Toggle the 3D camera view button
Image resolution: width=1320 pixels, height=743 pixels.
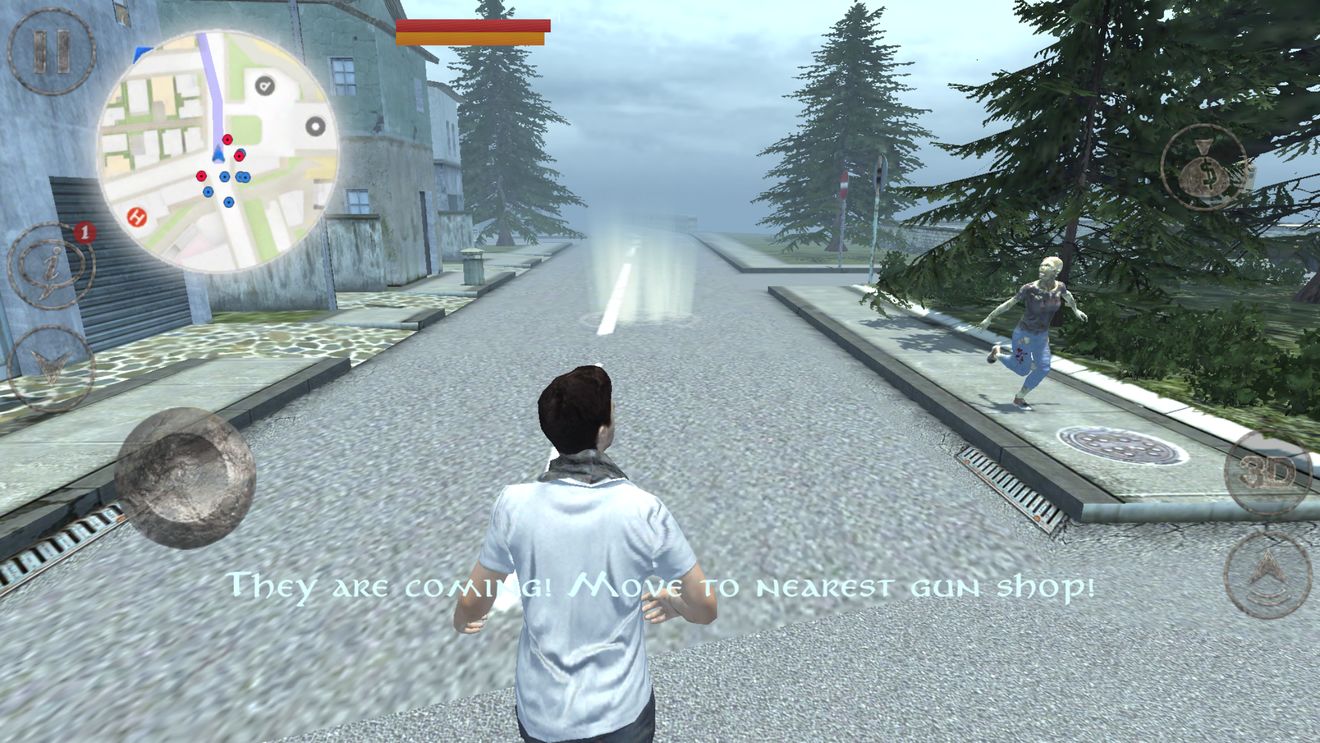(1266, 473)
